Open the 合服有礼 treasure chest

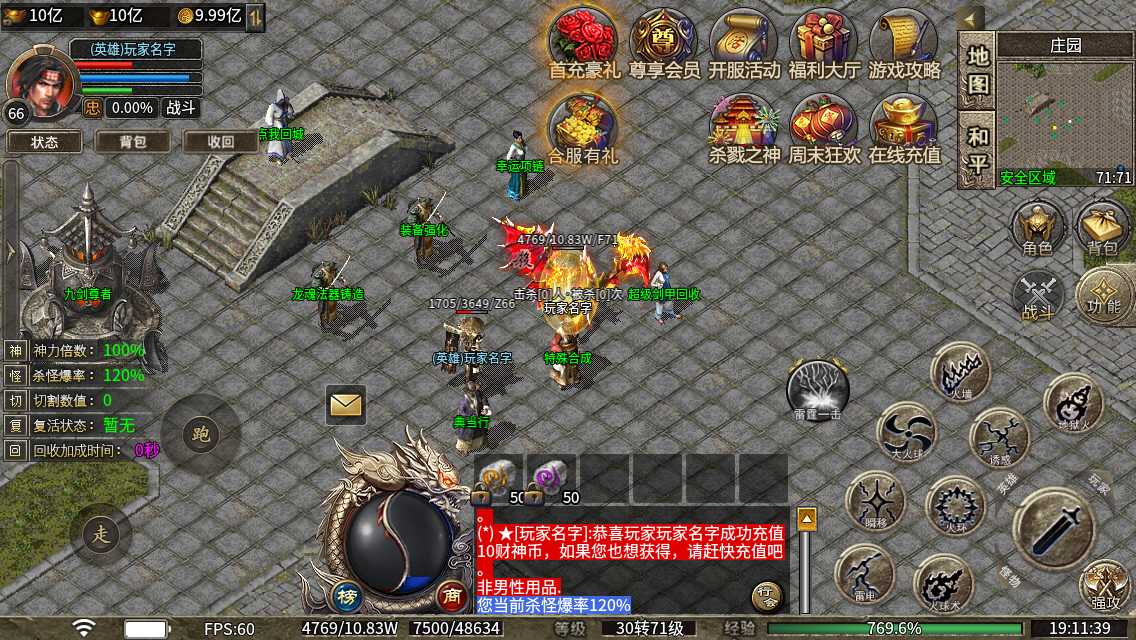click(x=583, y=125)
